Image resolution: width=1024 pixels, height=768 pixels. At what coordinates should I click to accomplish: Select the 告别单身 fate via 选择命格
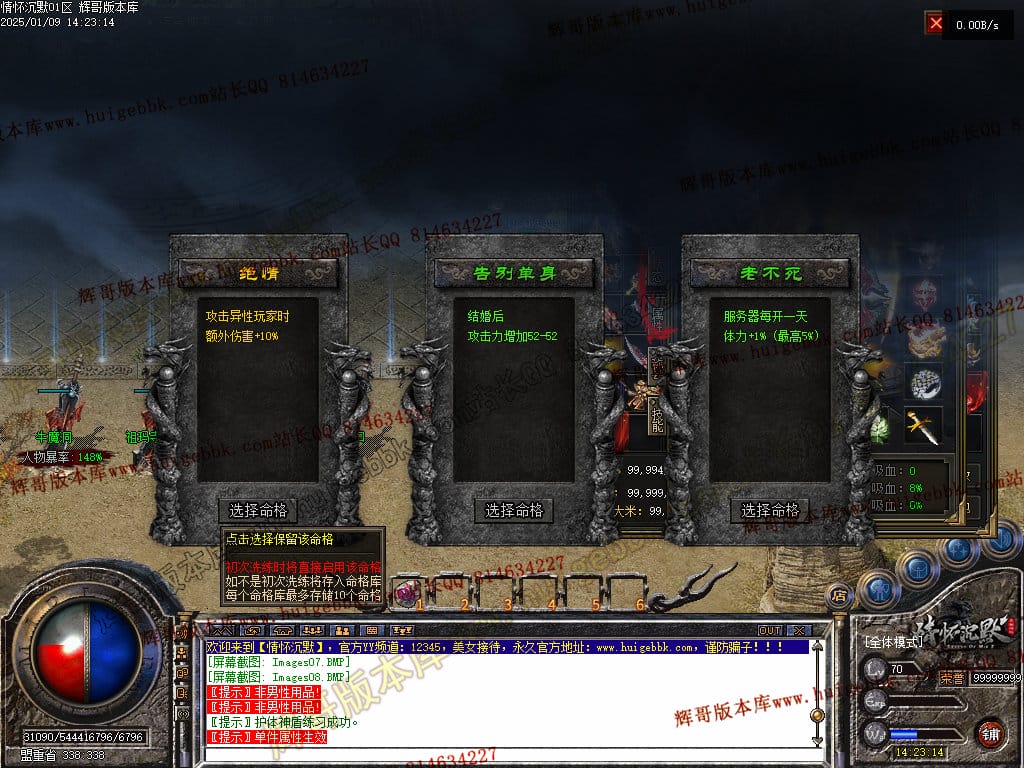click(514, 510)
